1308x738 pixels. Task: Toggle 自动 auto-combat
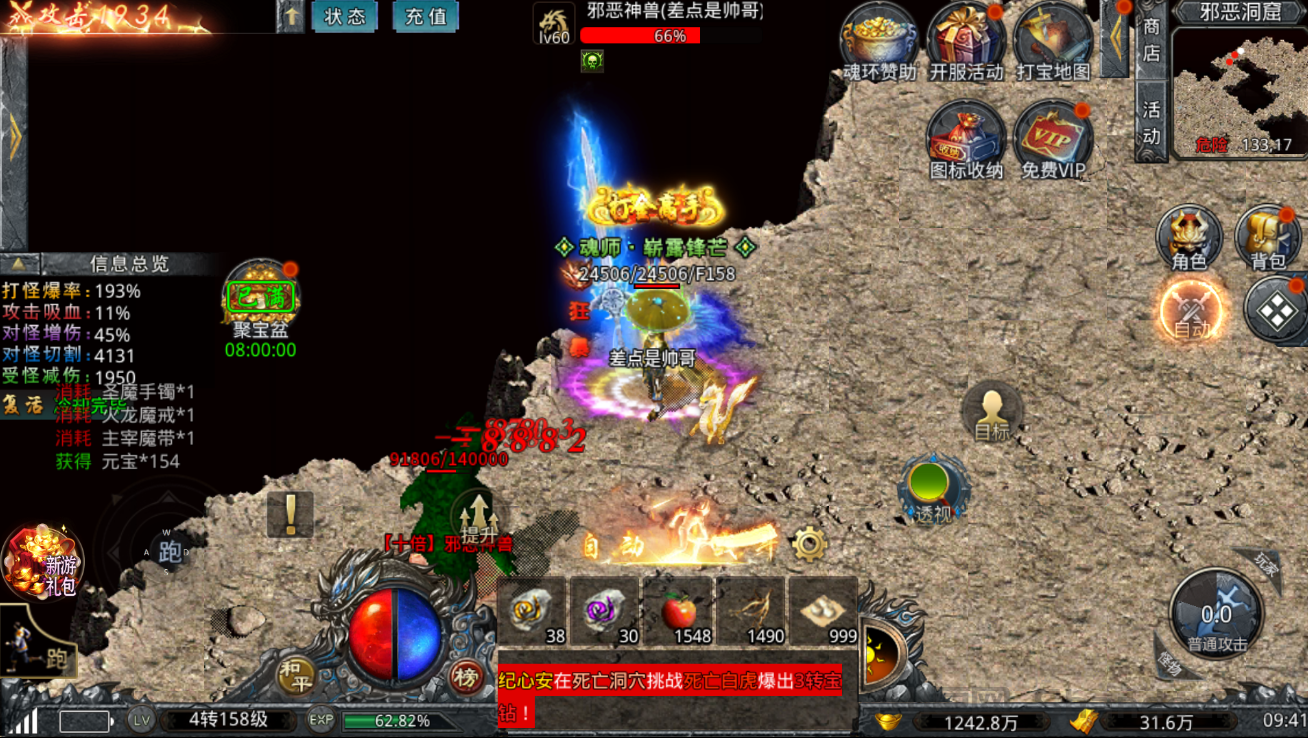[x=1191, y=309]
